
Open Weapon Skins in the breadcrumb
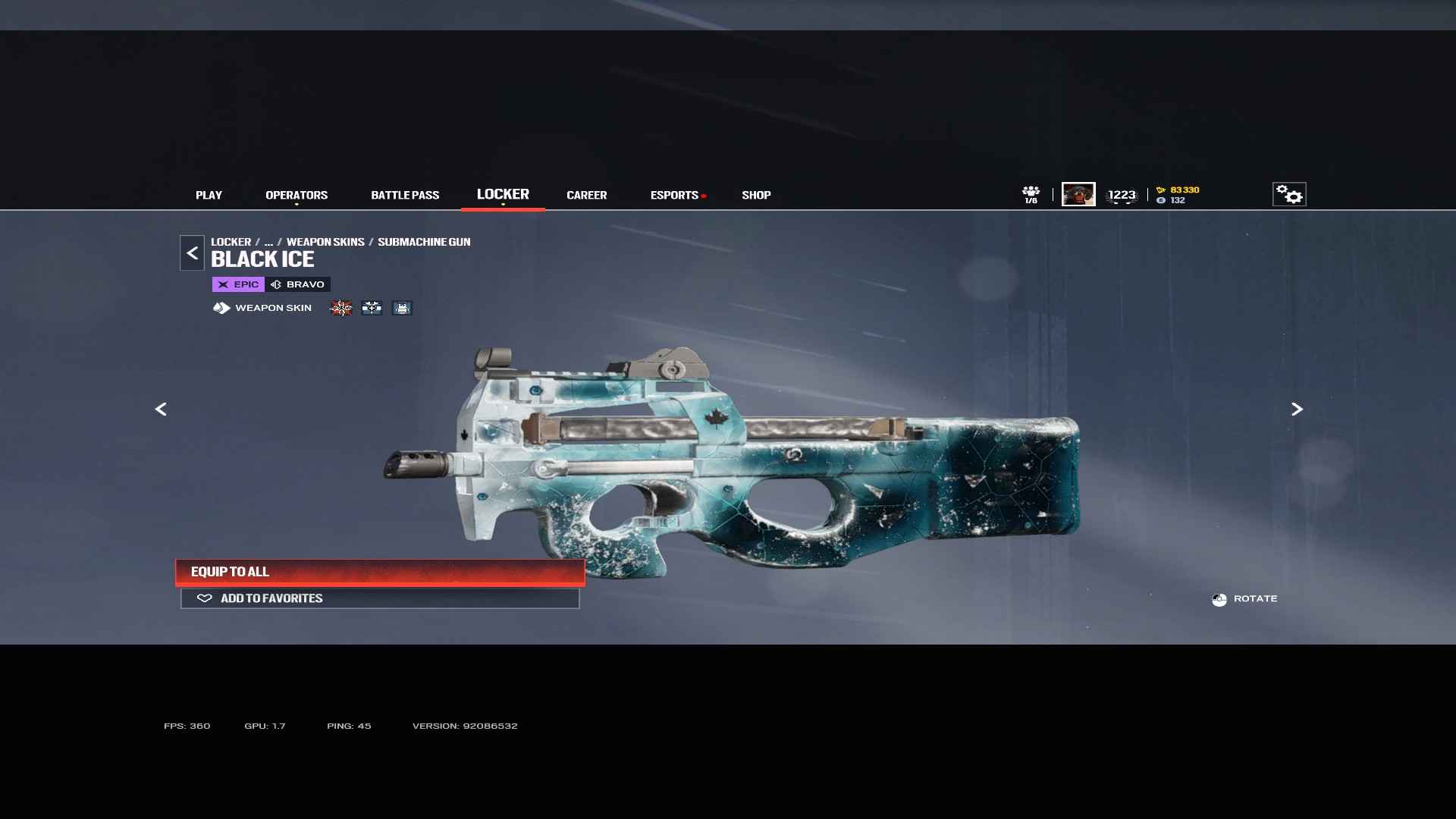tap(325, 242)
